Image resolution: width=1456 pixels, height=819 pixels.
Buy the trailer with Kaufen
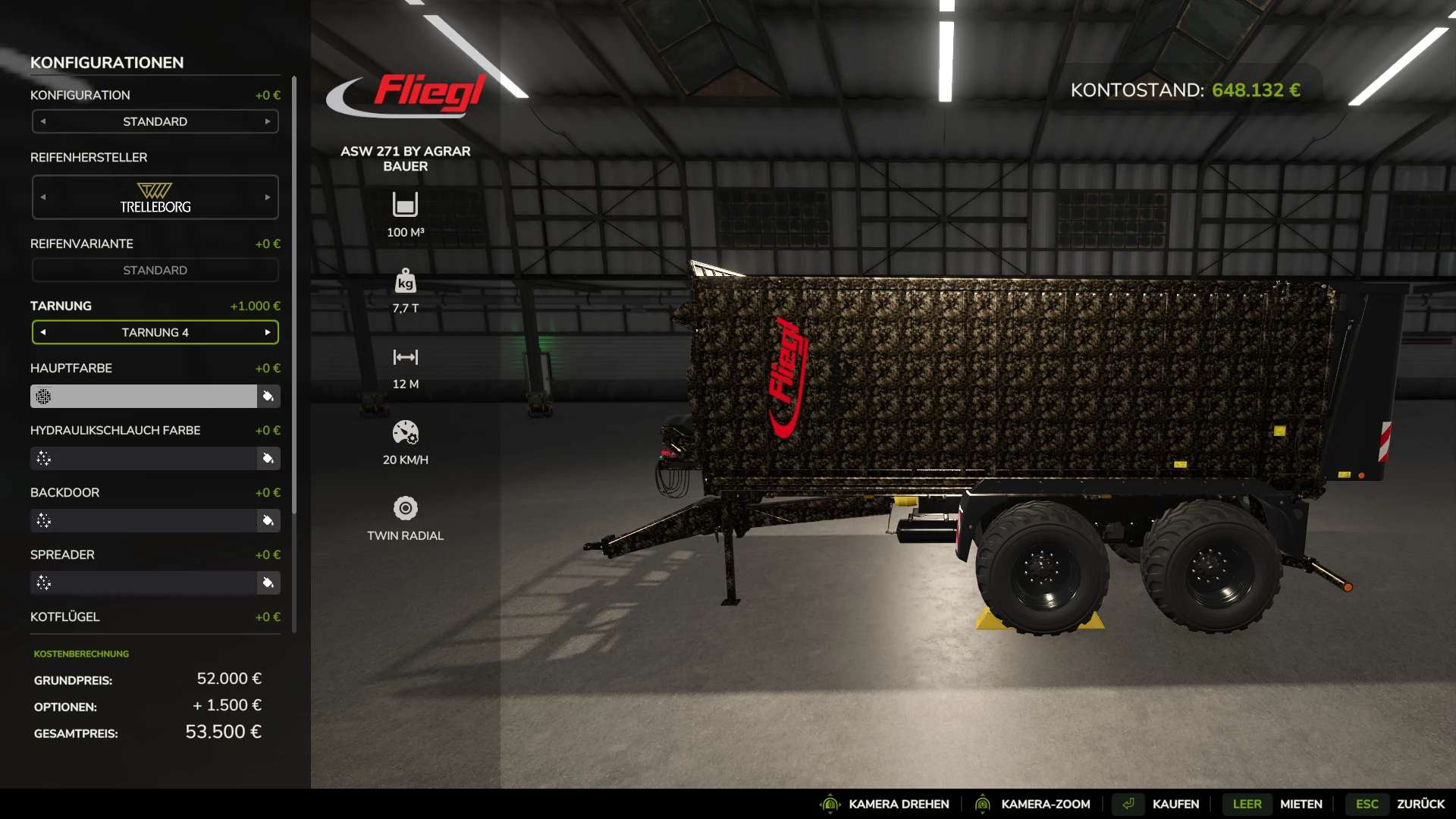tap(1175, 804)
